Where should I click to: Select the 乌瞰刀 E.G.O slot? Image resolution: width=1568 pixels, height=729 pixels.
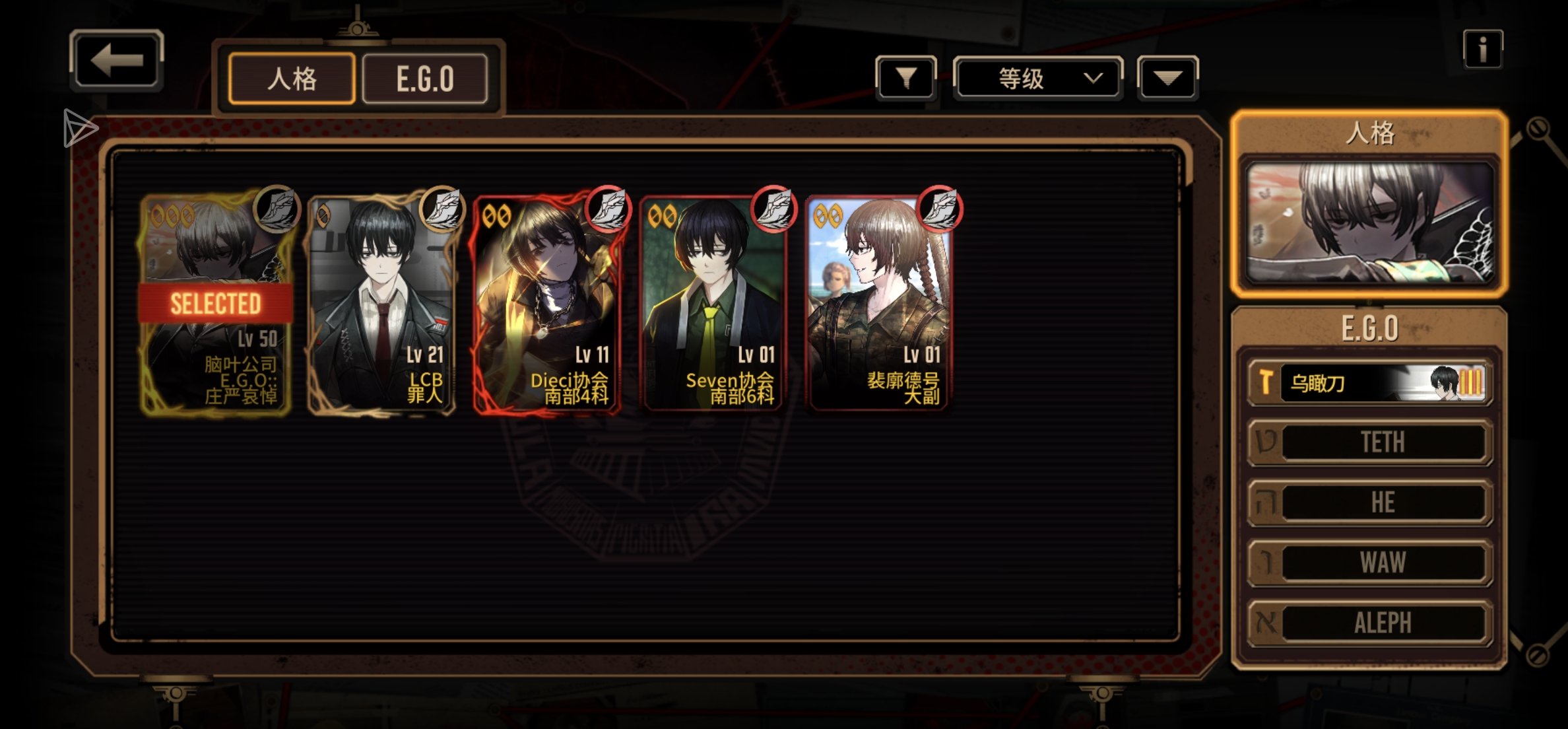tap(1369, 383)
